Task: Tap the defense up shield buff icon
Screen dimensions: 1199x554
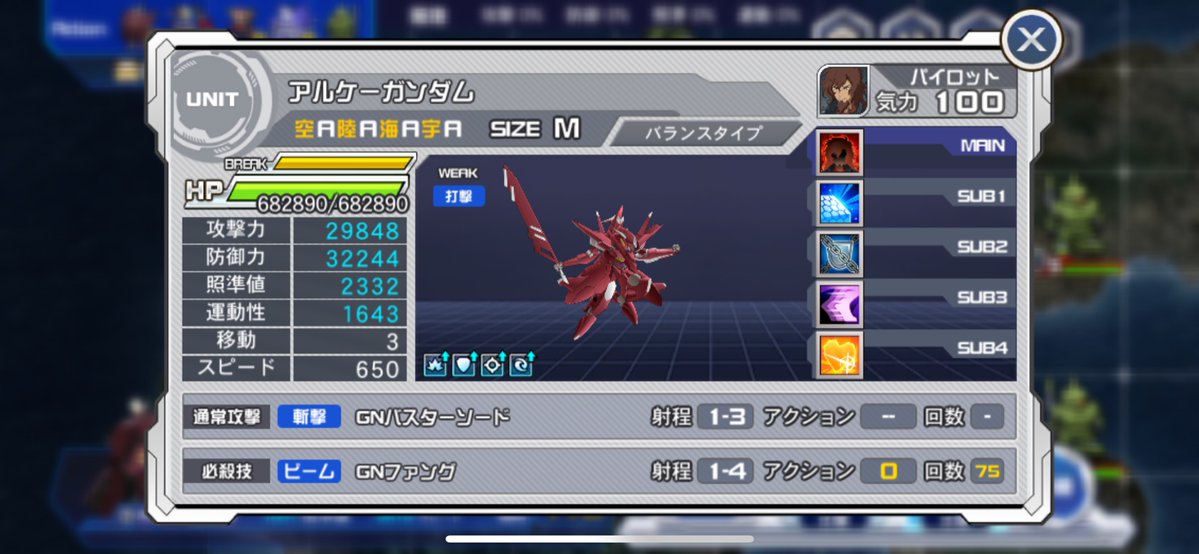Action: 464,365
